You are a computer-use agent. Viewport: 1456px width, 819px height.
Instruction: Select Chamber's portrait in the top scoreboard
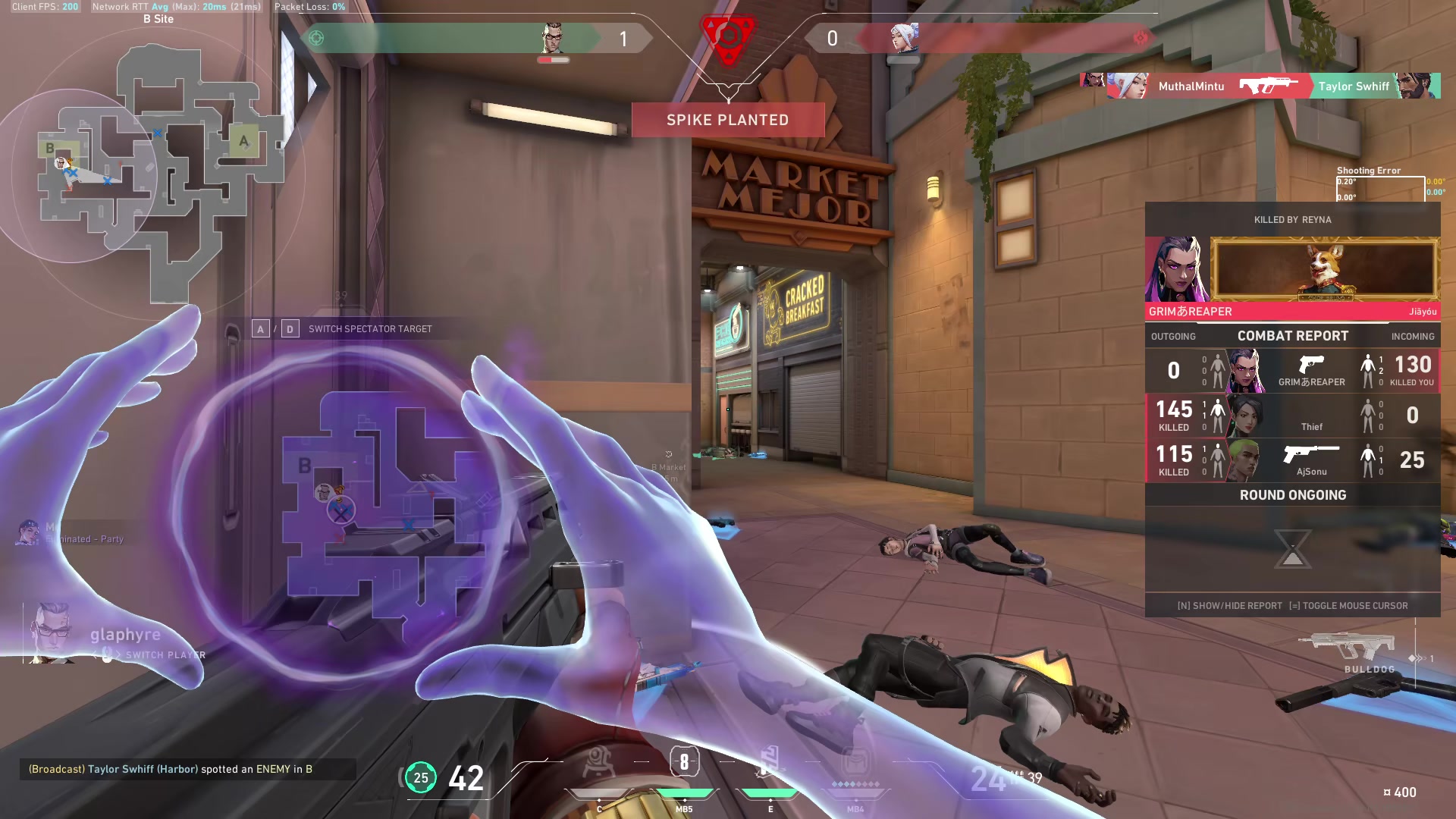[x=553, y=38]
